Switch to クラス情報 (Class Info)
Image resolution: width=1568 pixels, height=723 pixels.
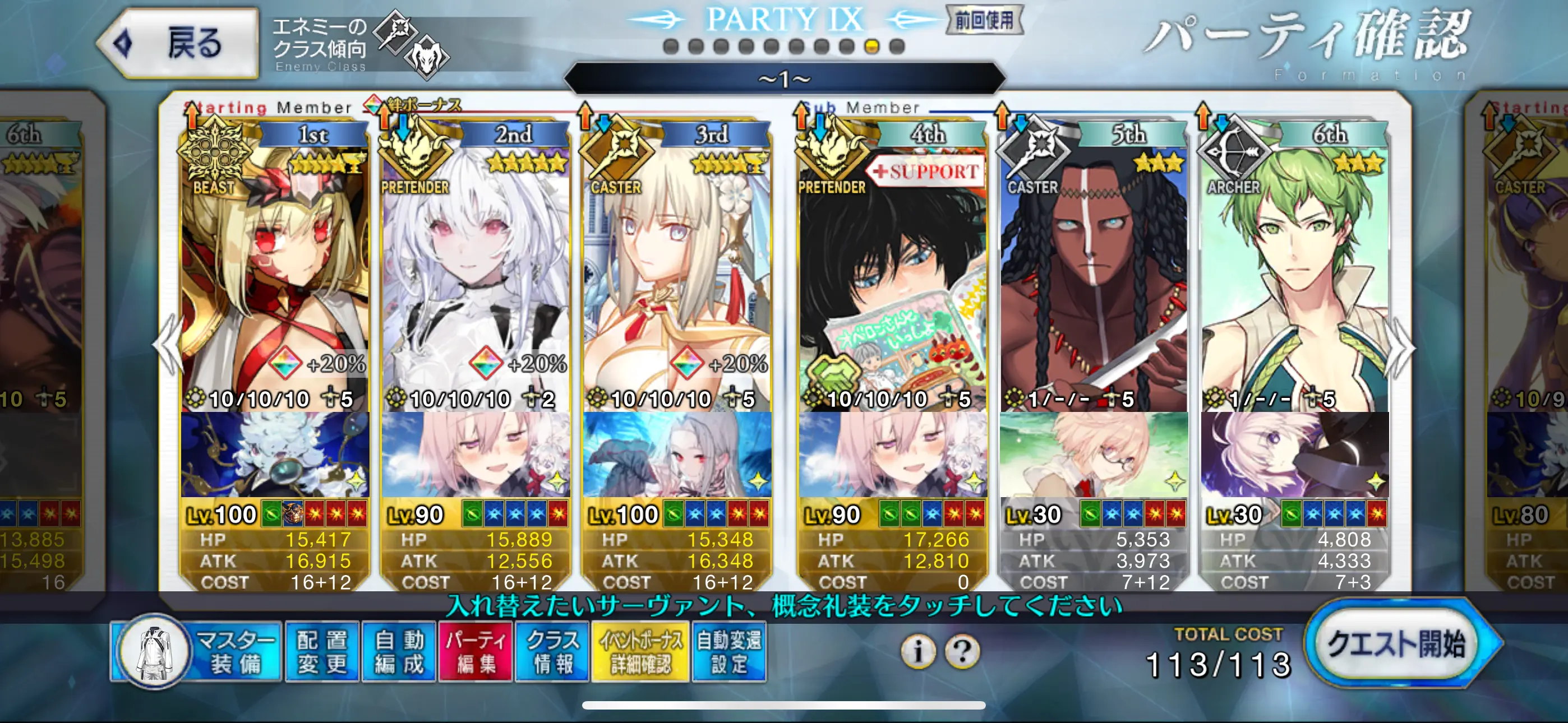(x=553, y=651)
